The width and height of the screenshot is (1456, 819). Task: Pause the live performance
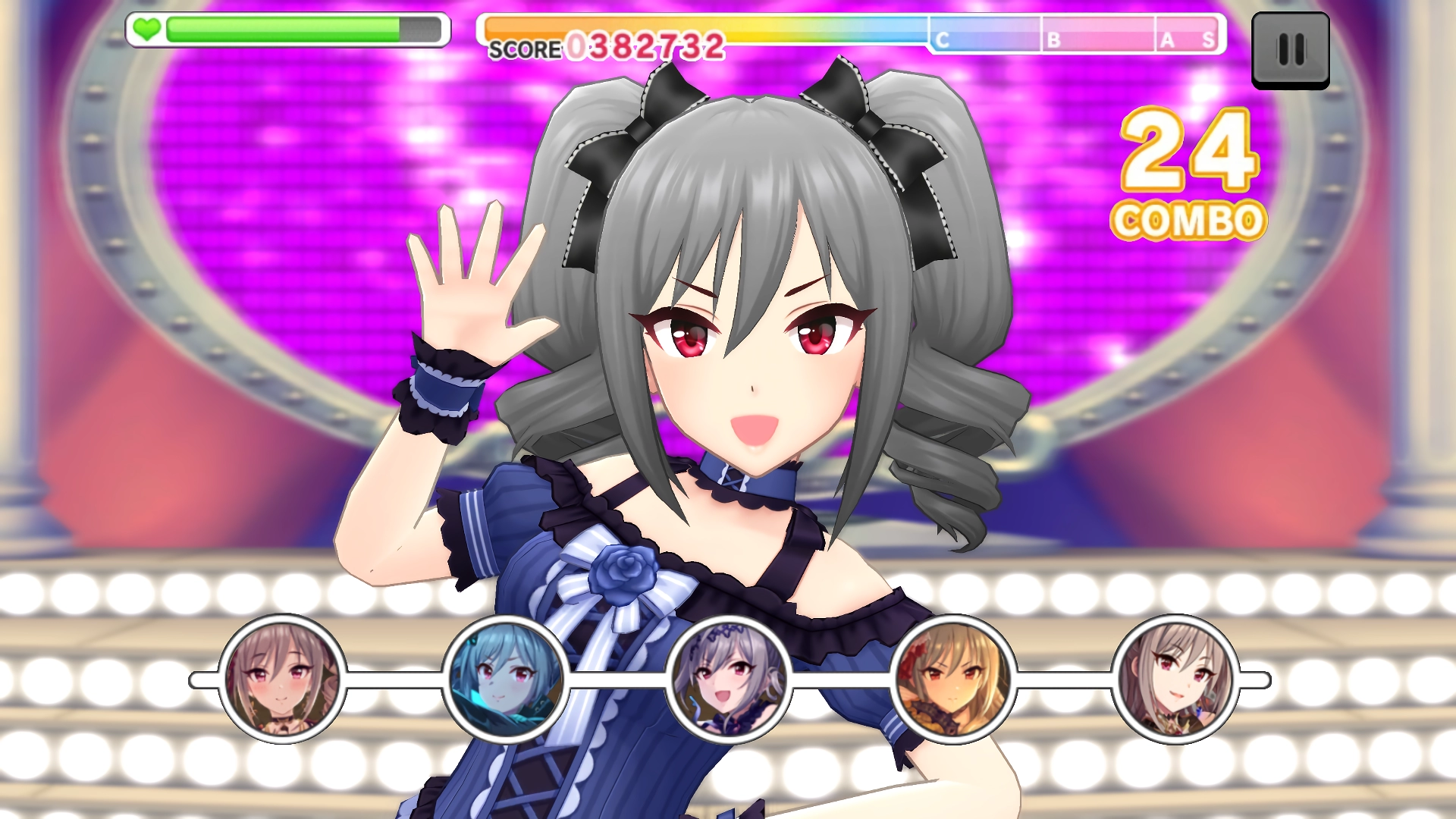1290,50
